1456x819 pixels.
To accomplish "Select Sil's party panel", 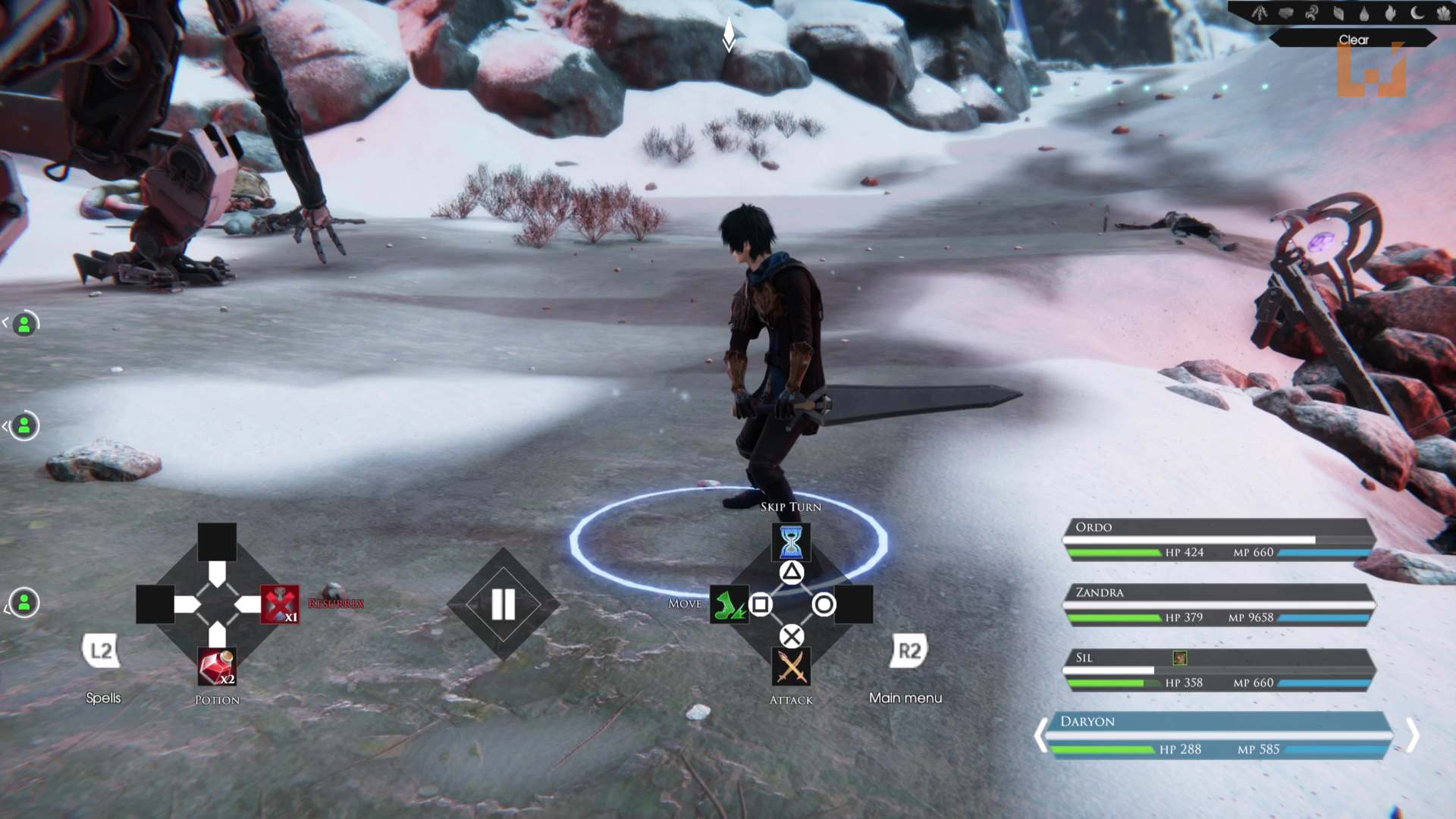I will point(1218,670).
